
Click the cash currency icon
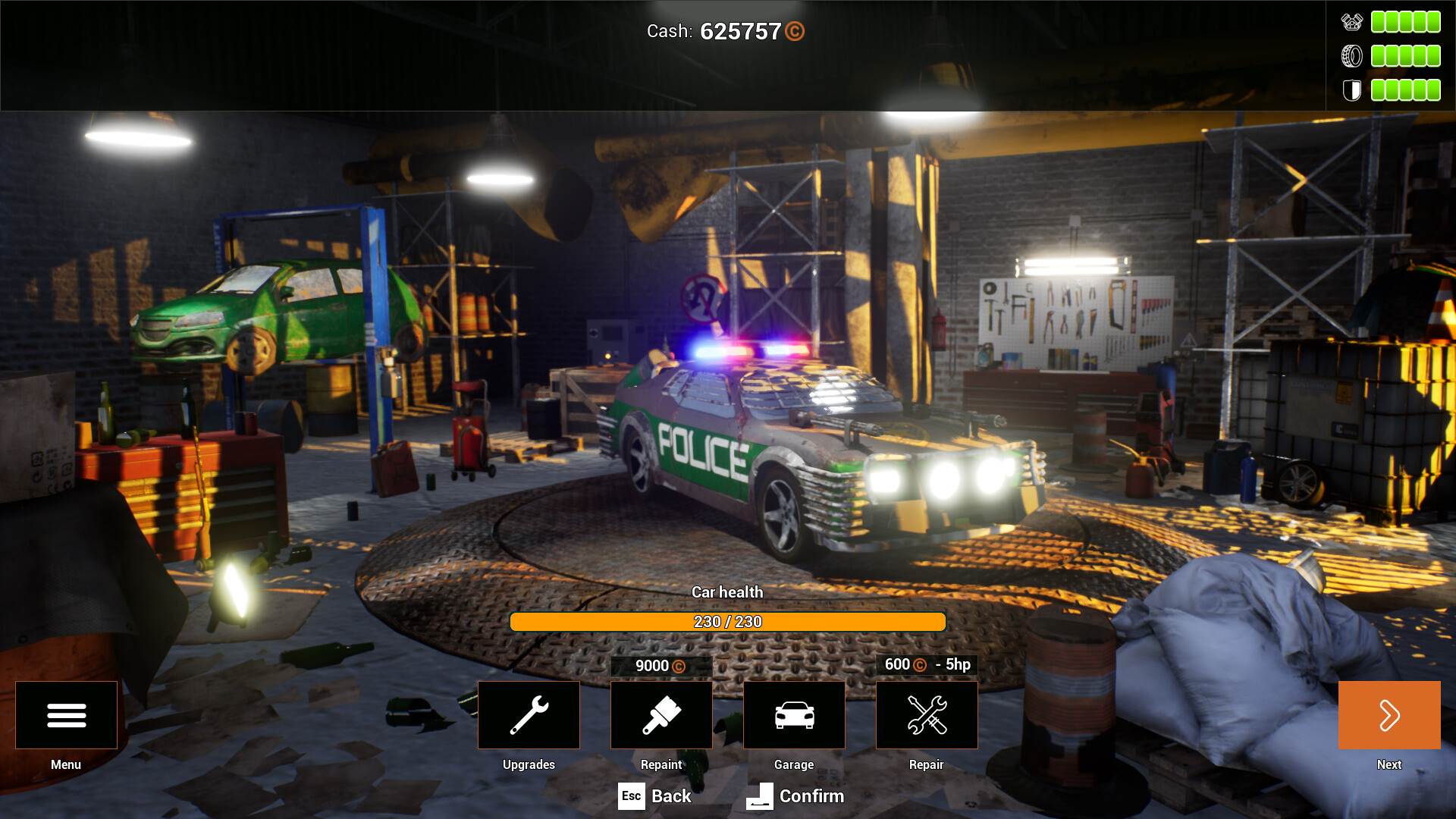pyautogui.click(x=795, y=32)
